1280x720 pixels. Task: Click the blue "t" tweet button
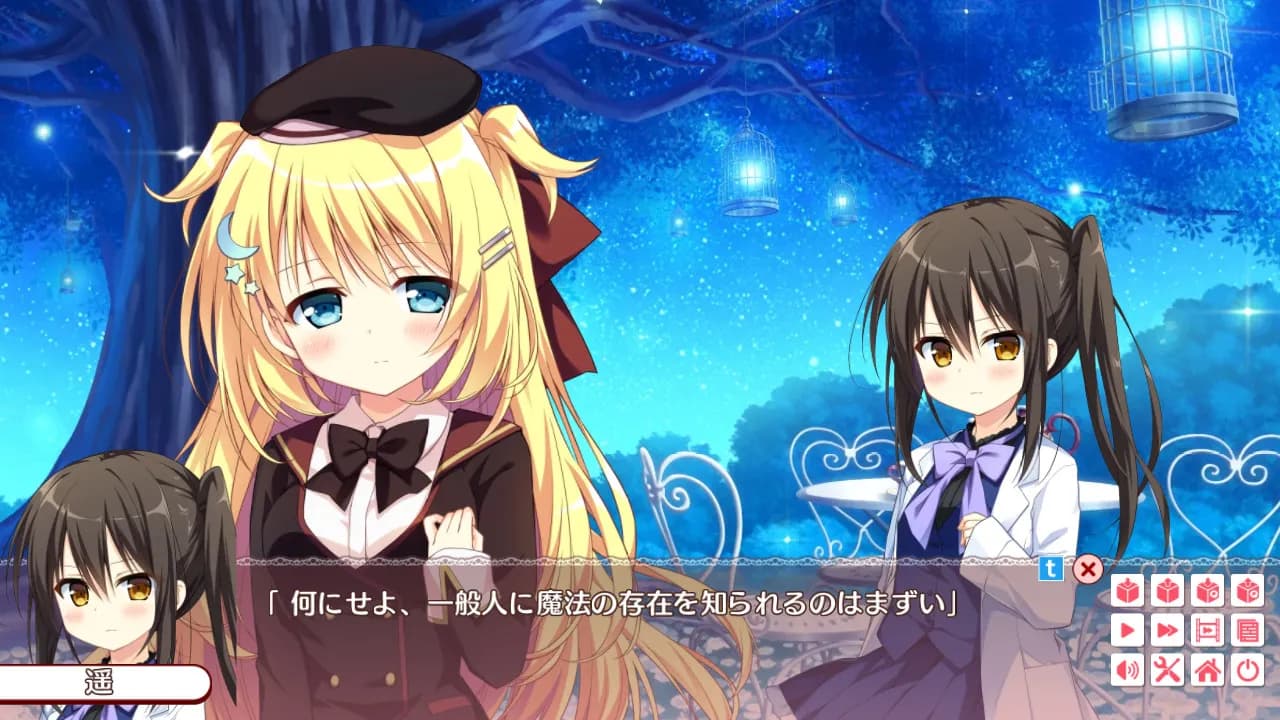[x=1051, y=569]
